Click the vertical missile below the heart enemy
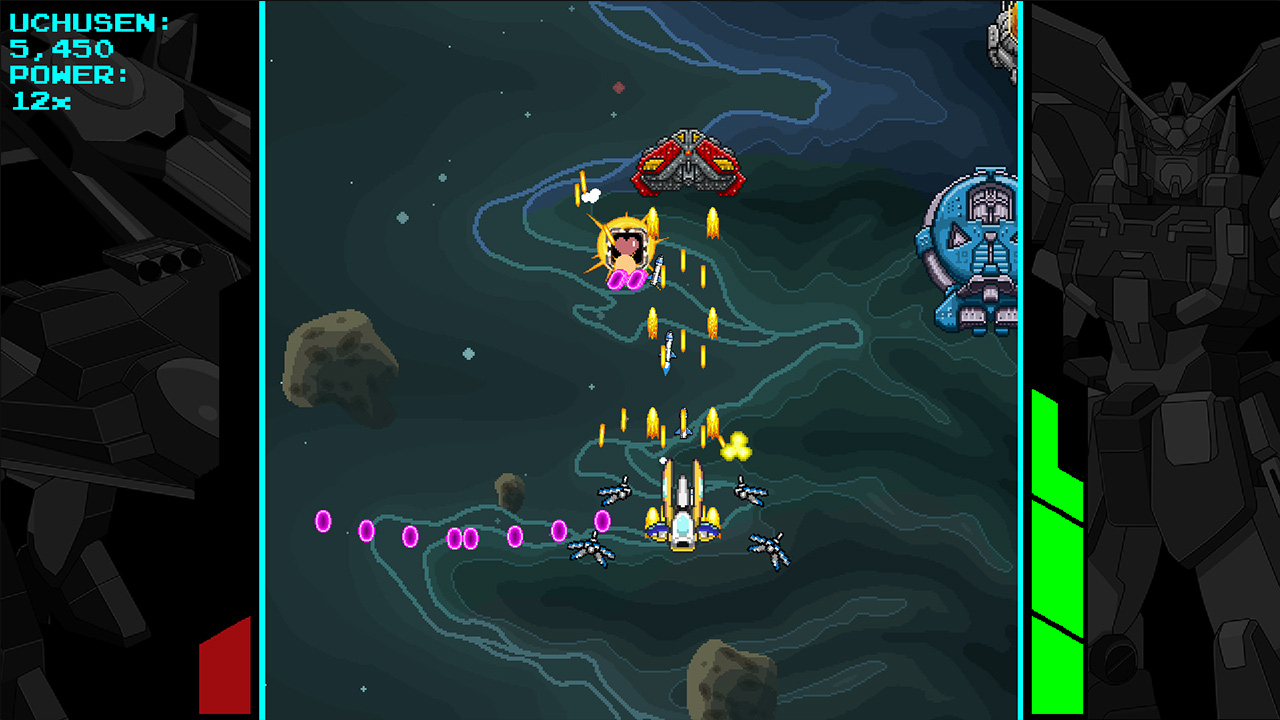1280x720 pixels. [668, 352]
